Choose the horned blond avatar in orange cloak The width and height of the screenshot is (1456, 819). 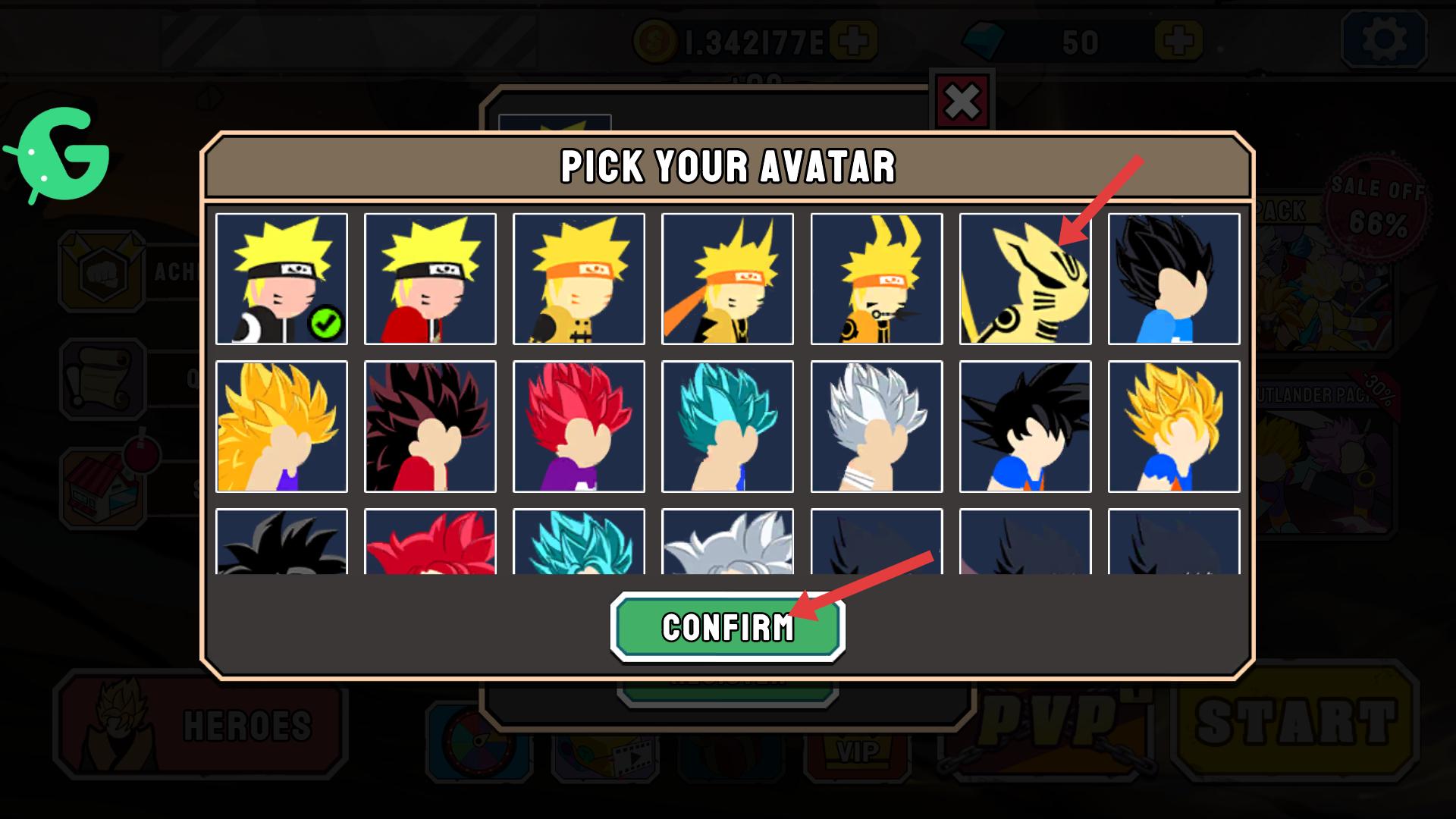point(876,279)
